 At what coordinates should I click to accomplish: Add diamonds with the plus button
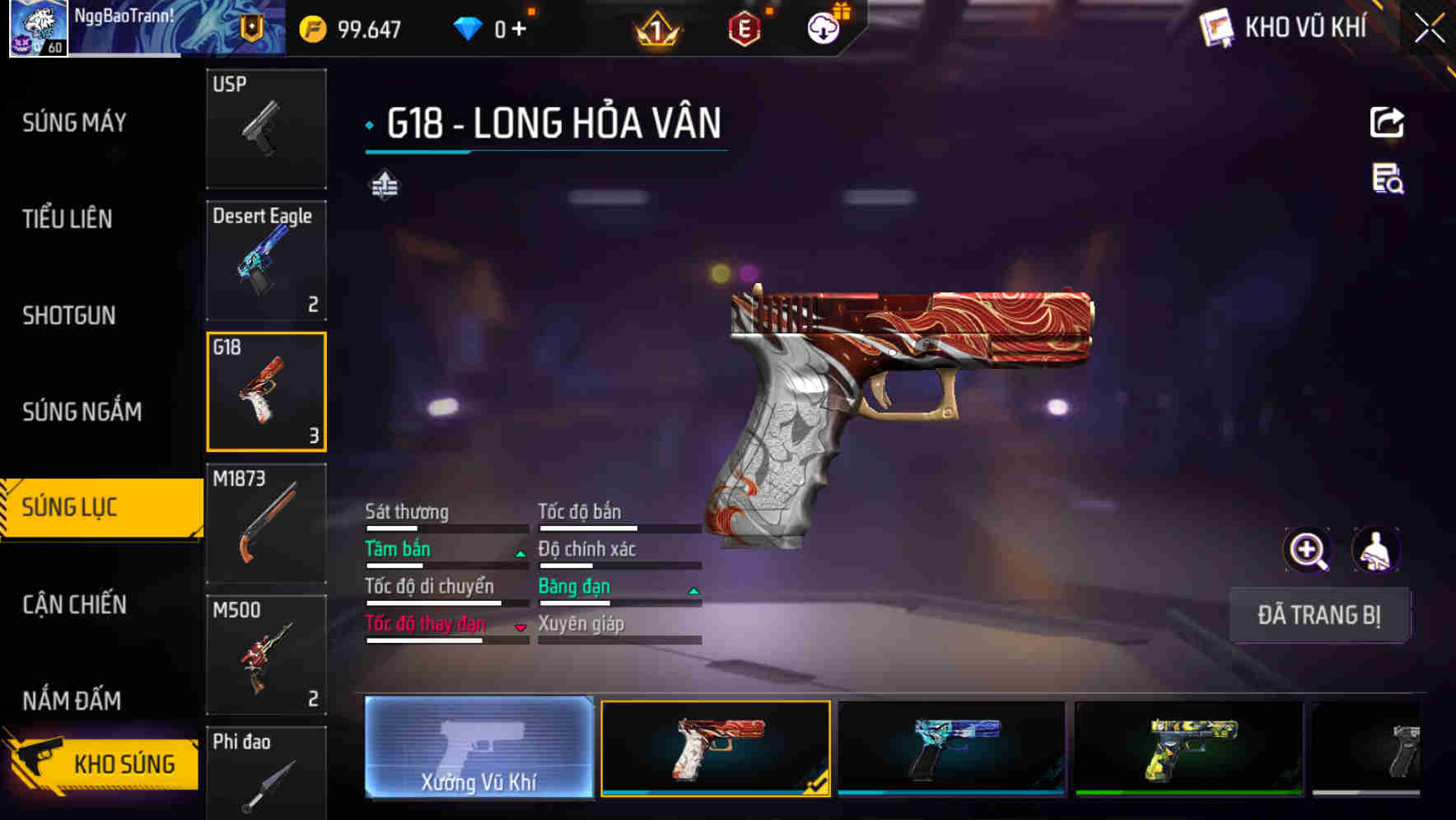point(519,30)
